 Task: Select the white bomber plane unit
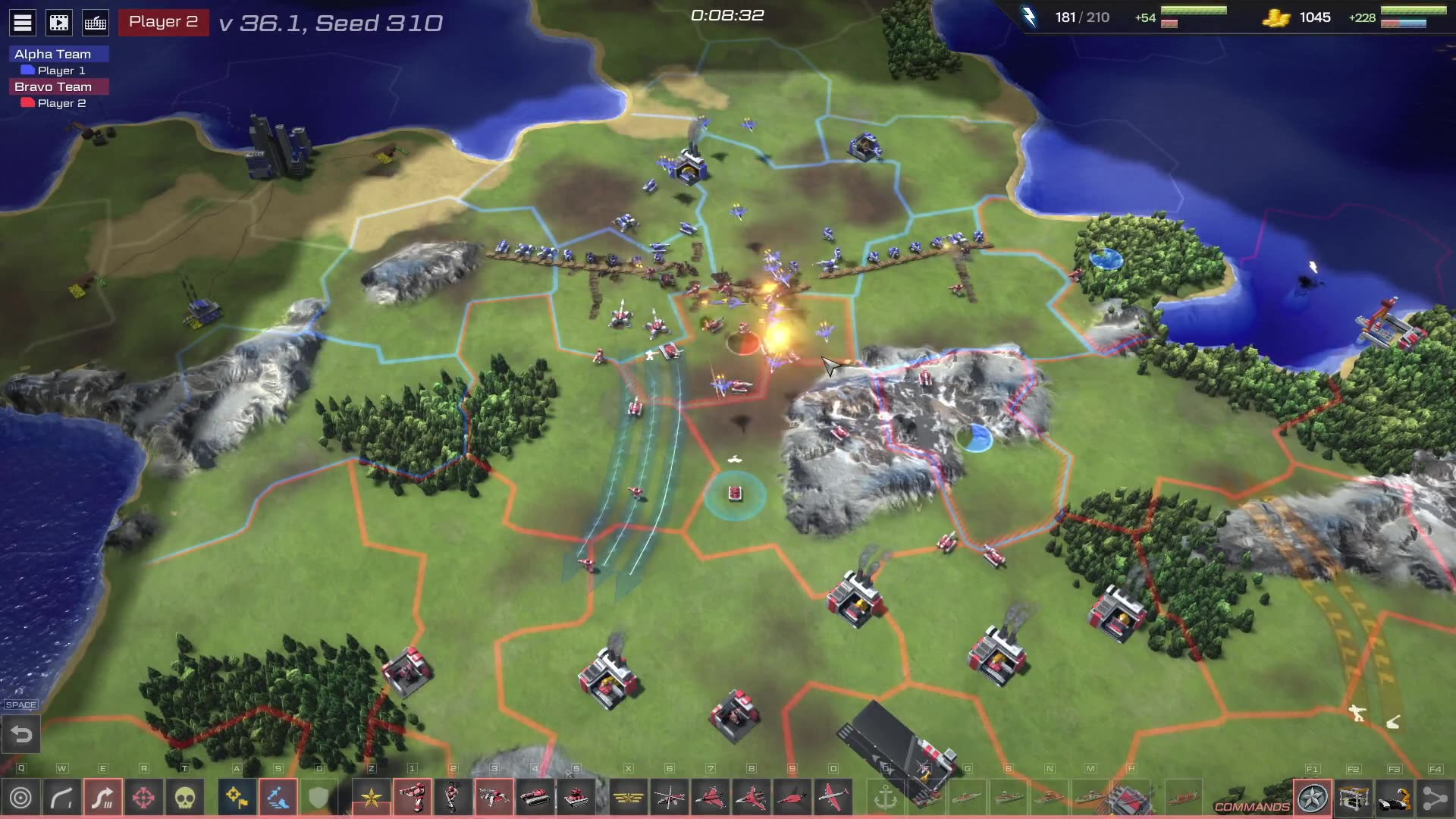[833, 798]
